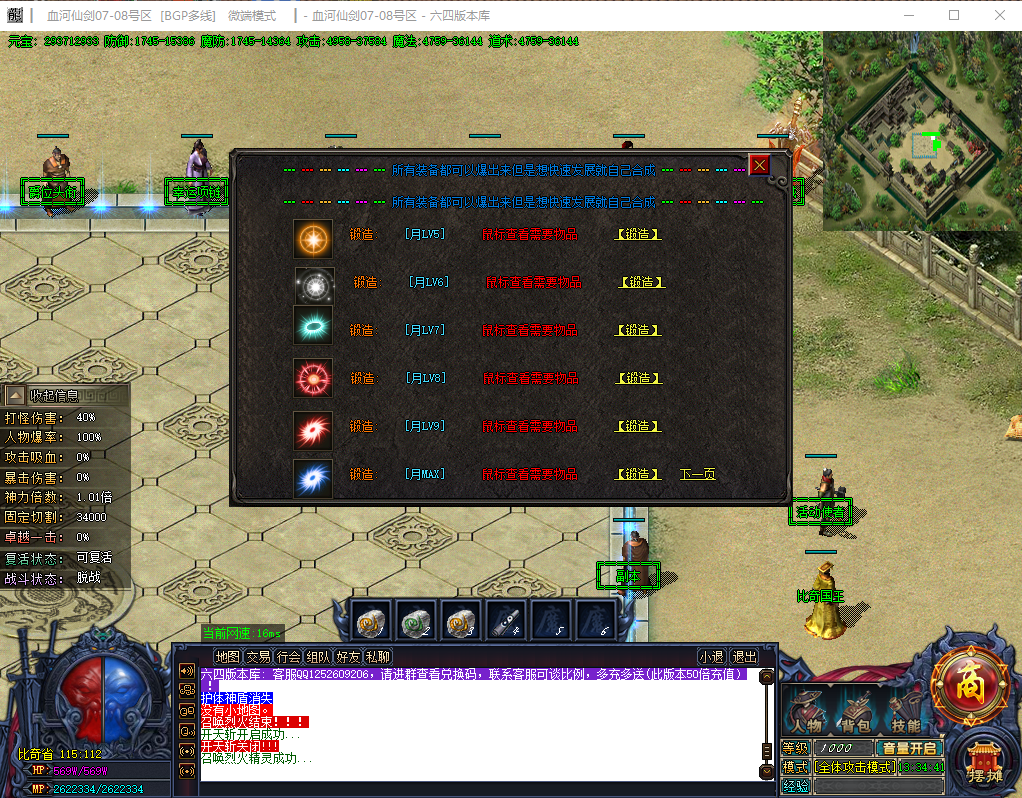
Task: Open the 背包 backpack
Action: (854, 710)
